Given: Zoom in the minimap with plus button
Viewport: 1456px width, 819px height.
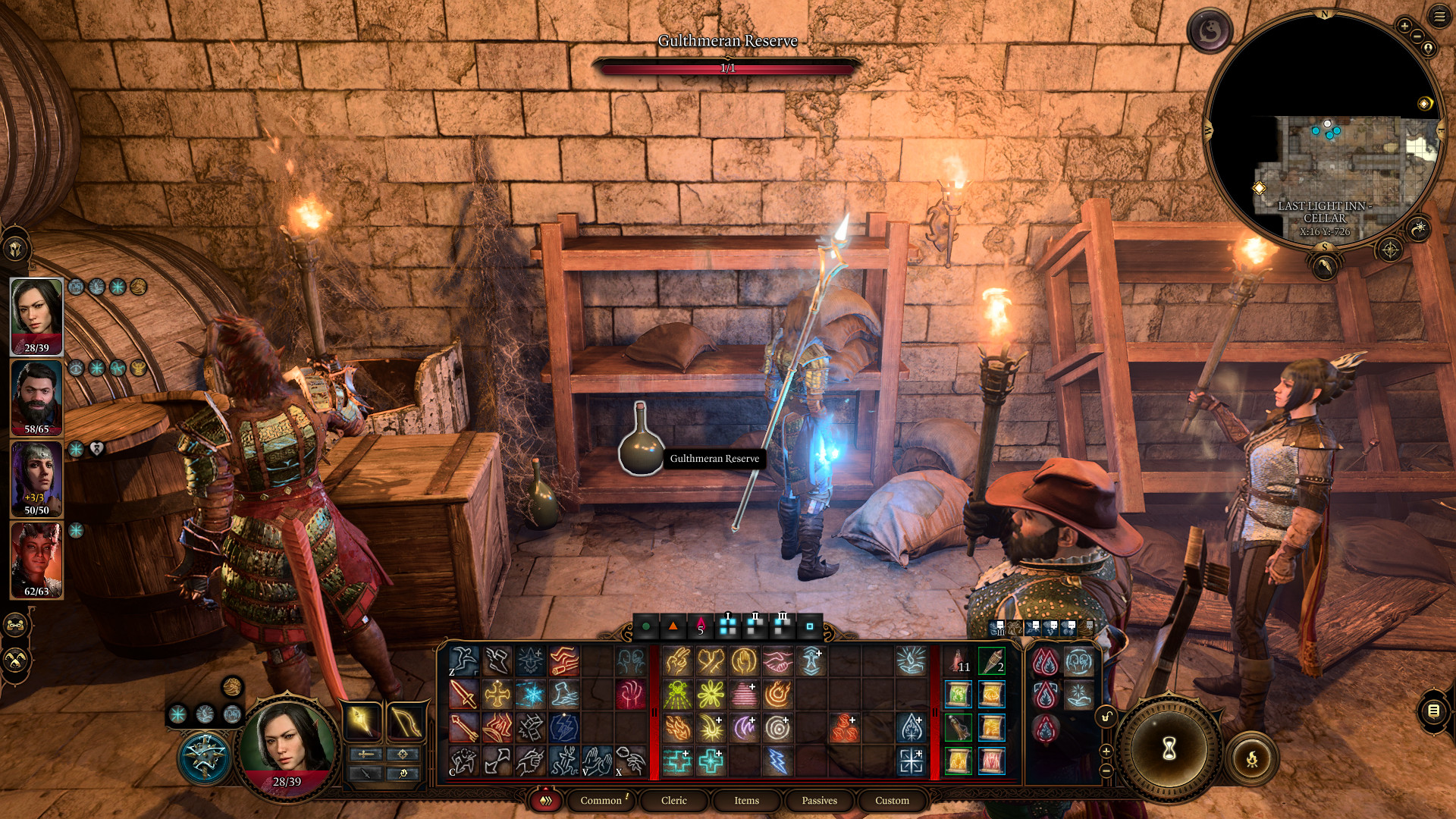Looking at the screenshot, I should click(1404, 26).
